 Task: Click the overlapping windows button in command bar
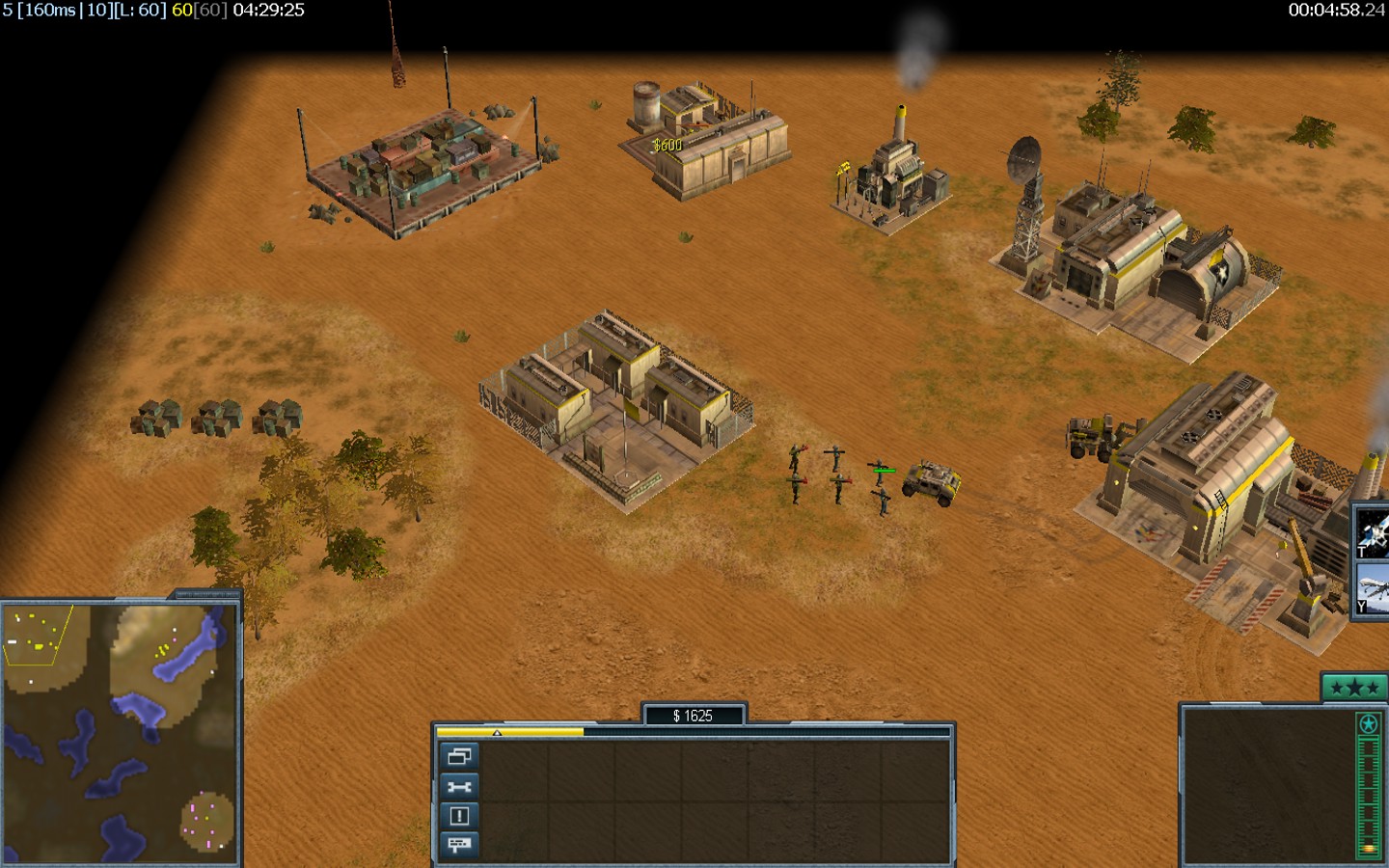point(459,756)
